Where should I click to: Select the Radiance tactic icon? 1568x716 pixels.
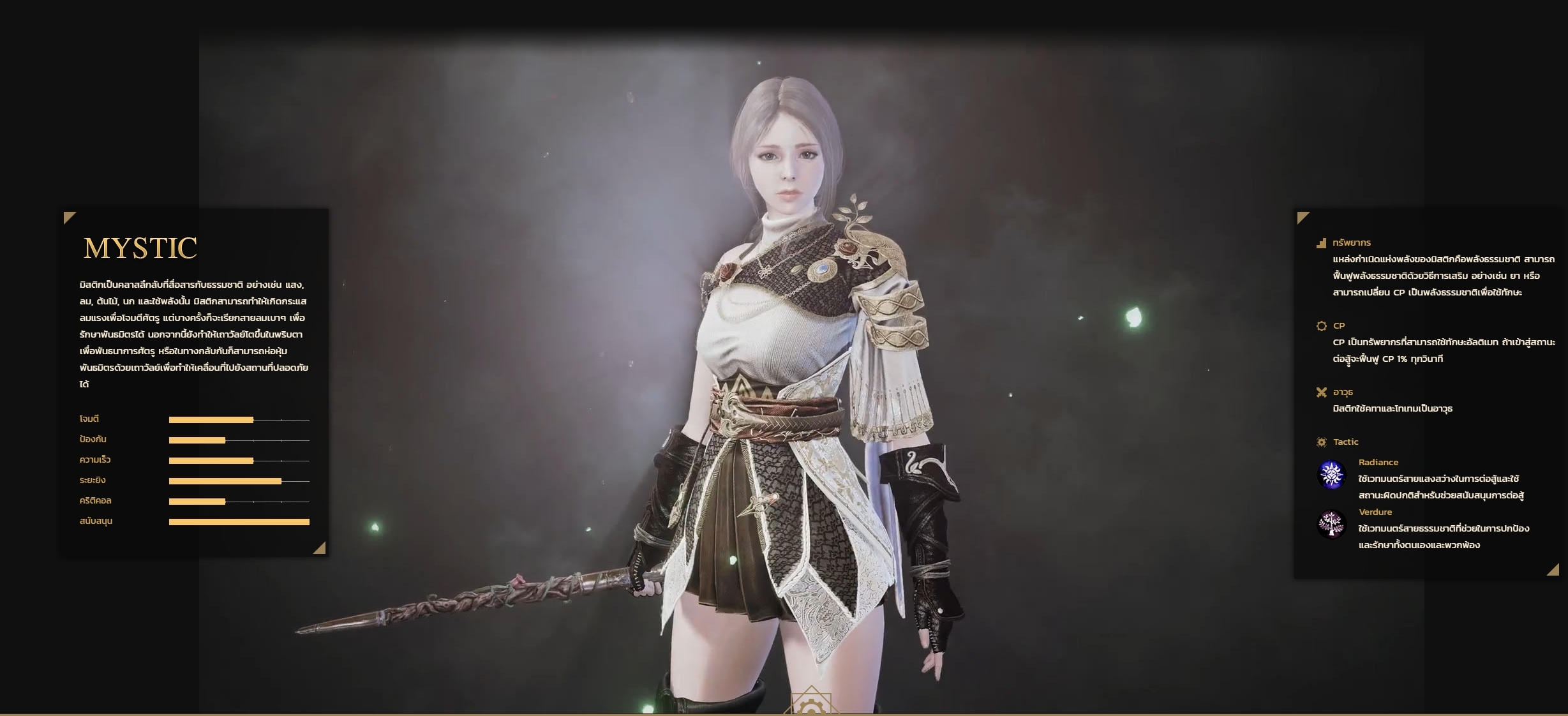(x=1331, y=475)
